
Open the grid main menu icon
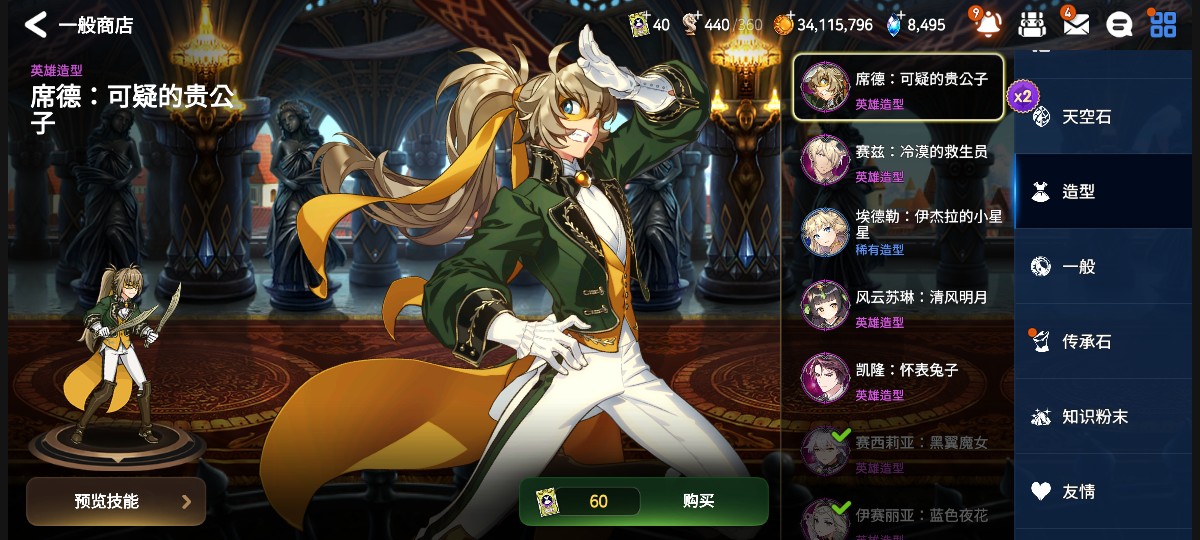pyautogui.click(x=1163, y=25)
